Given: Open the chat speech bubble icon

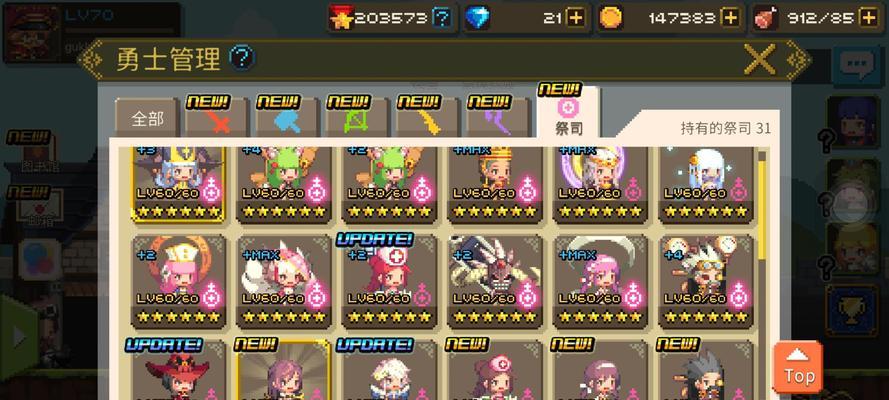Looking at the screenshot, I should click(855, 67).
